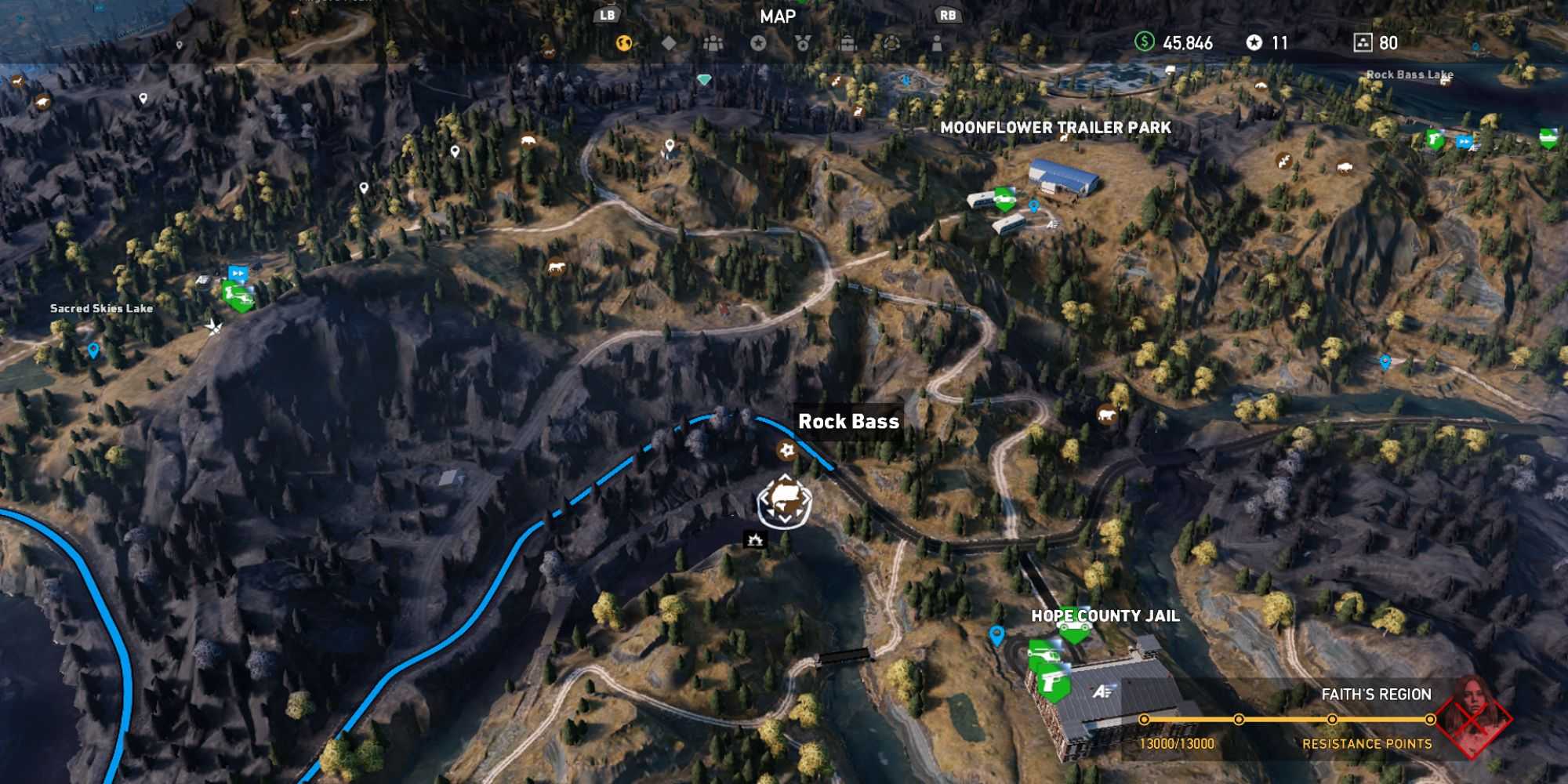1568x784 pixels.
Task: Choose the green gun shop marker by Rock Bass Lake
Action: (x=1434, y=140)
